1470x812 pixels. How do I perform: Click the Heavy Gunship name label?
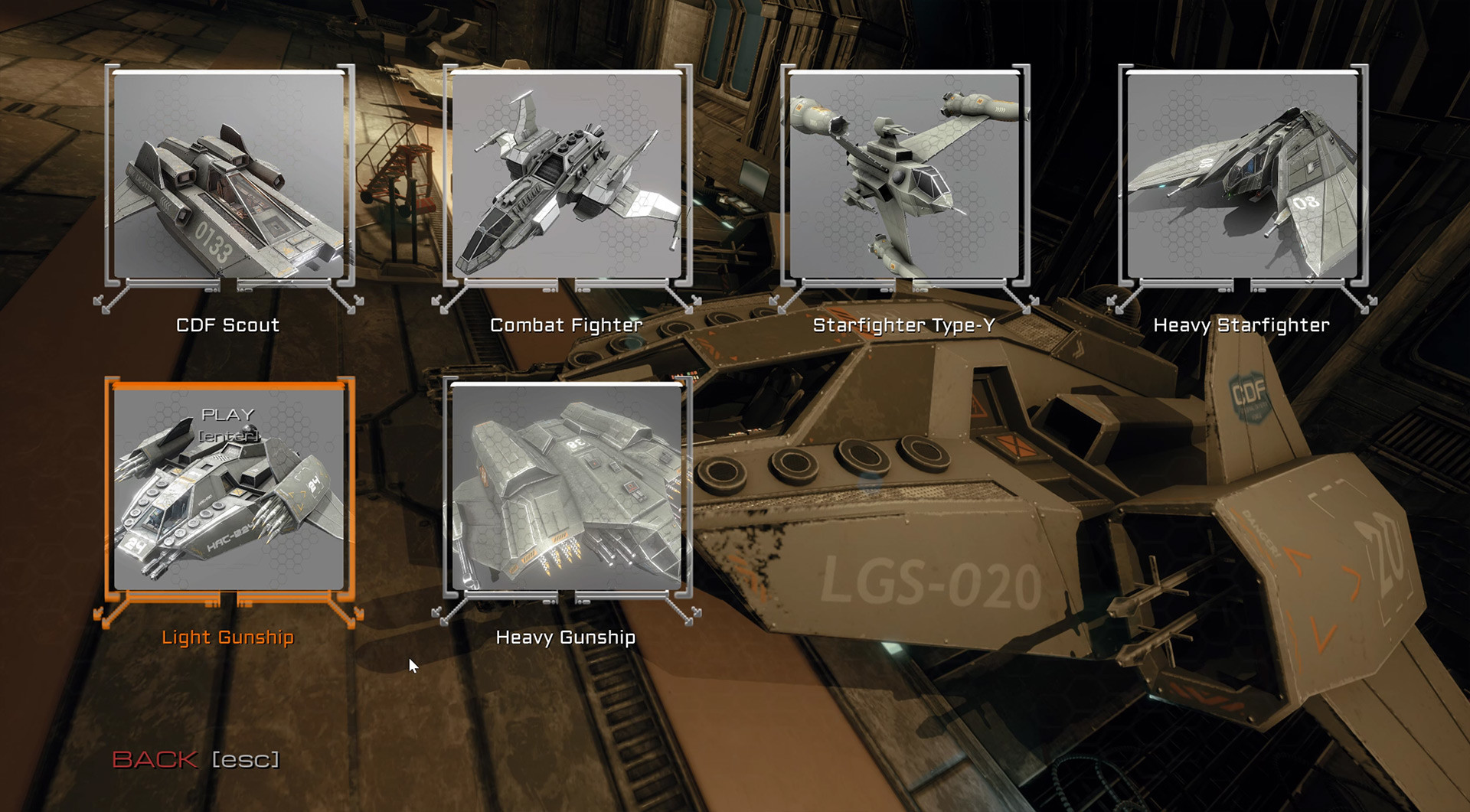point(567,636)
